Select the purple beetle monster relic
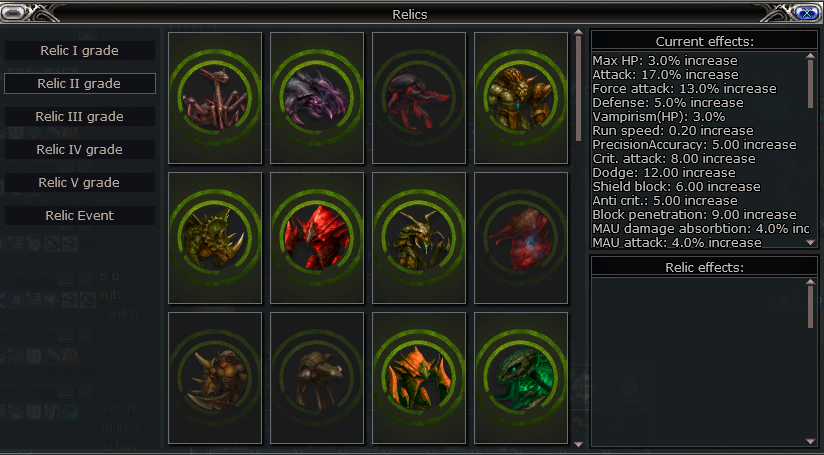Viewport: 824px width, 455px height. point(317,97)
